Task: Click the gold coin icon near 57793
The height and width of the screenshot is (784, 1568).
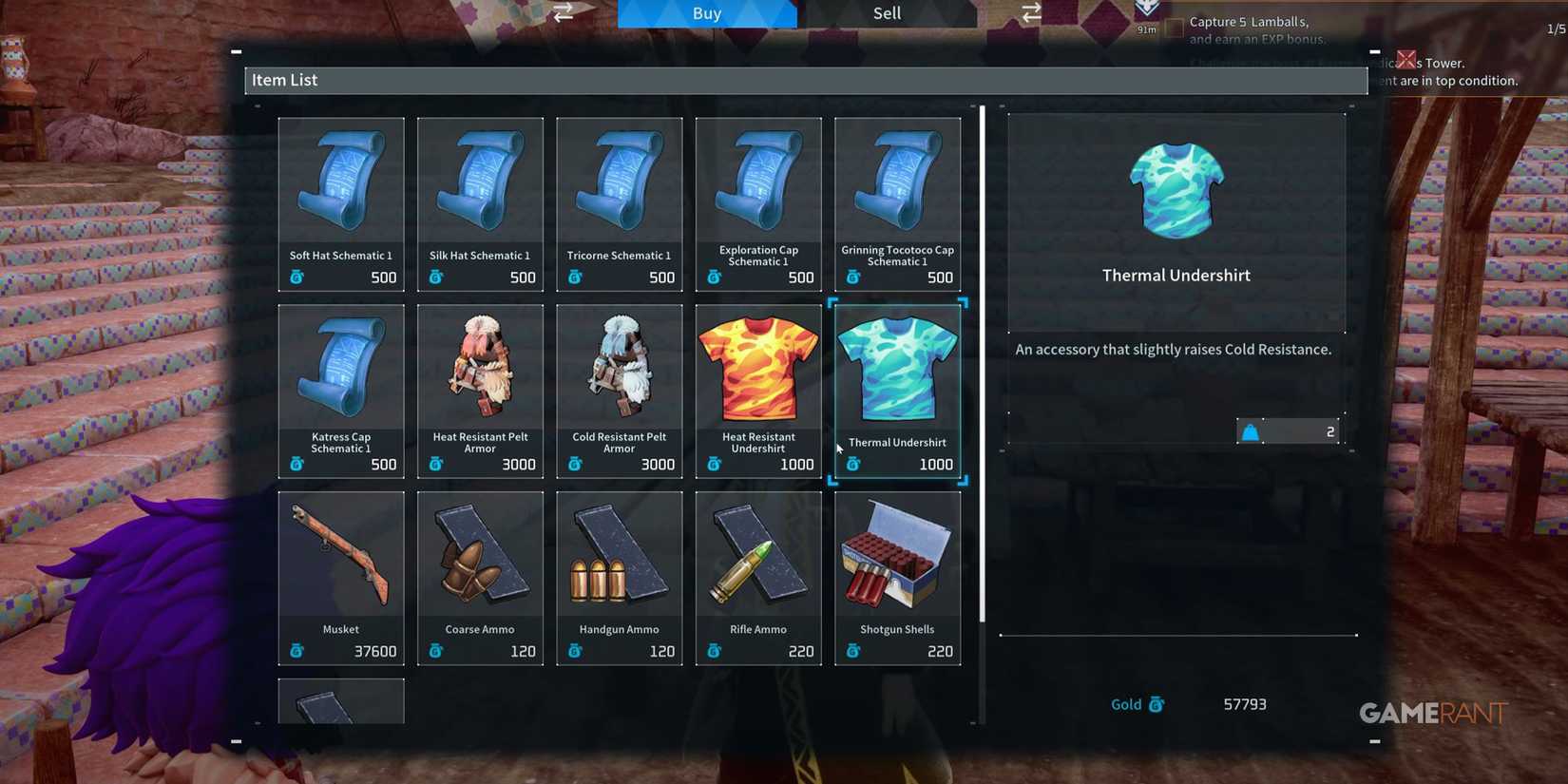Action: tap(1157, 704)
